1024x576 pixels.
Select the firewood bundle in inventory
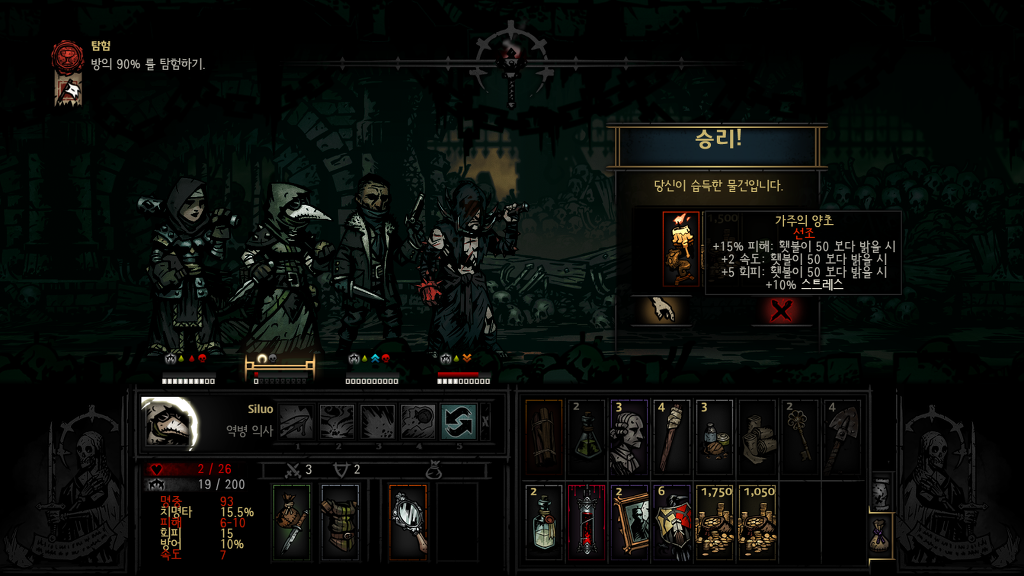[544, 437]
